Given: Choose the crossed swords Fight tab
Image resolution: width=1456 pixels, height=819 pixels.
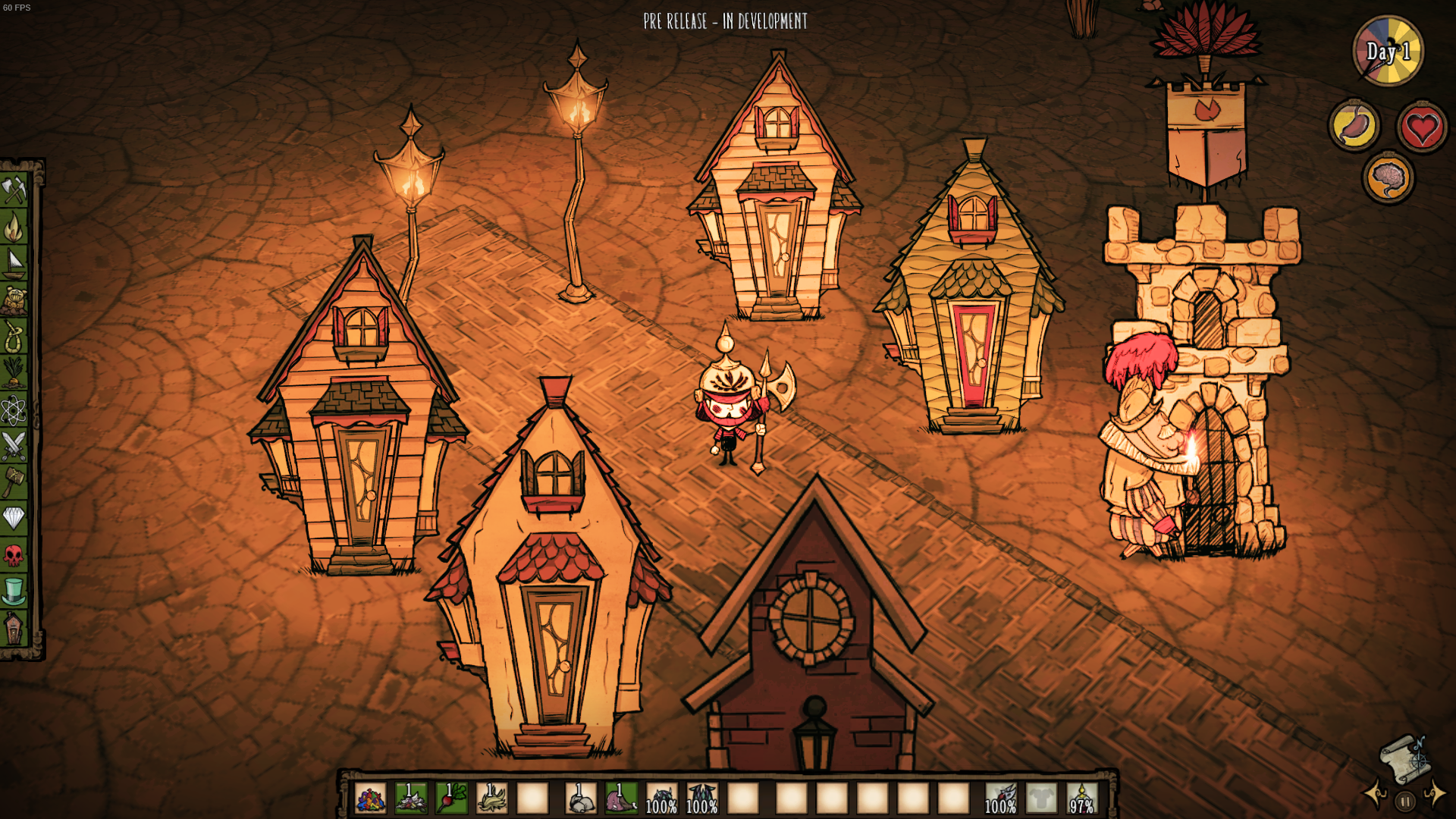Looking at the screenshot, I should click(14, 446).
